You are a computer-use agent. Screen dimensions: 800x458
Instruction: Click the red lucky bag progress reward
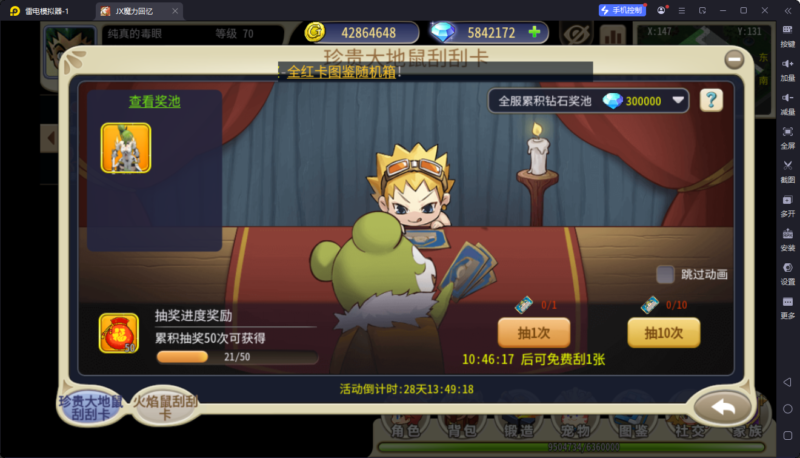pyautogui.click(x=119, y=333)
